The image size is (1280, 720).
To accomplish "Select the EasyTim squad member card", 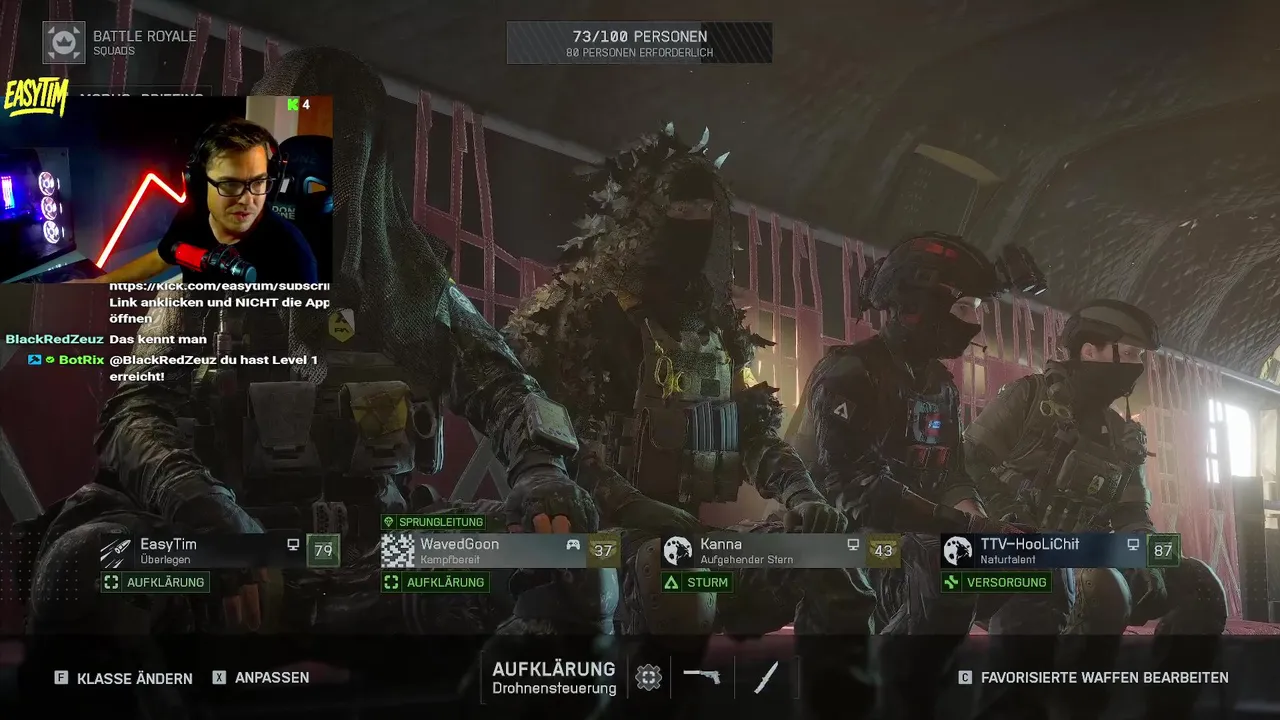I will tap(218, 551).
